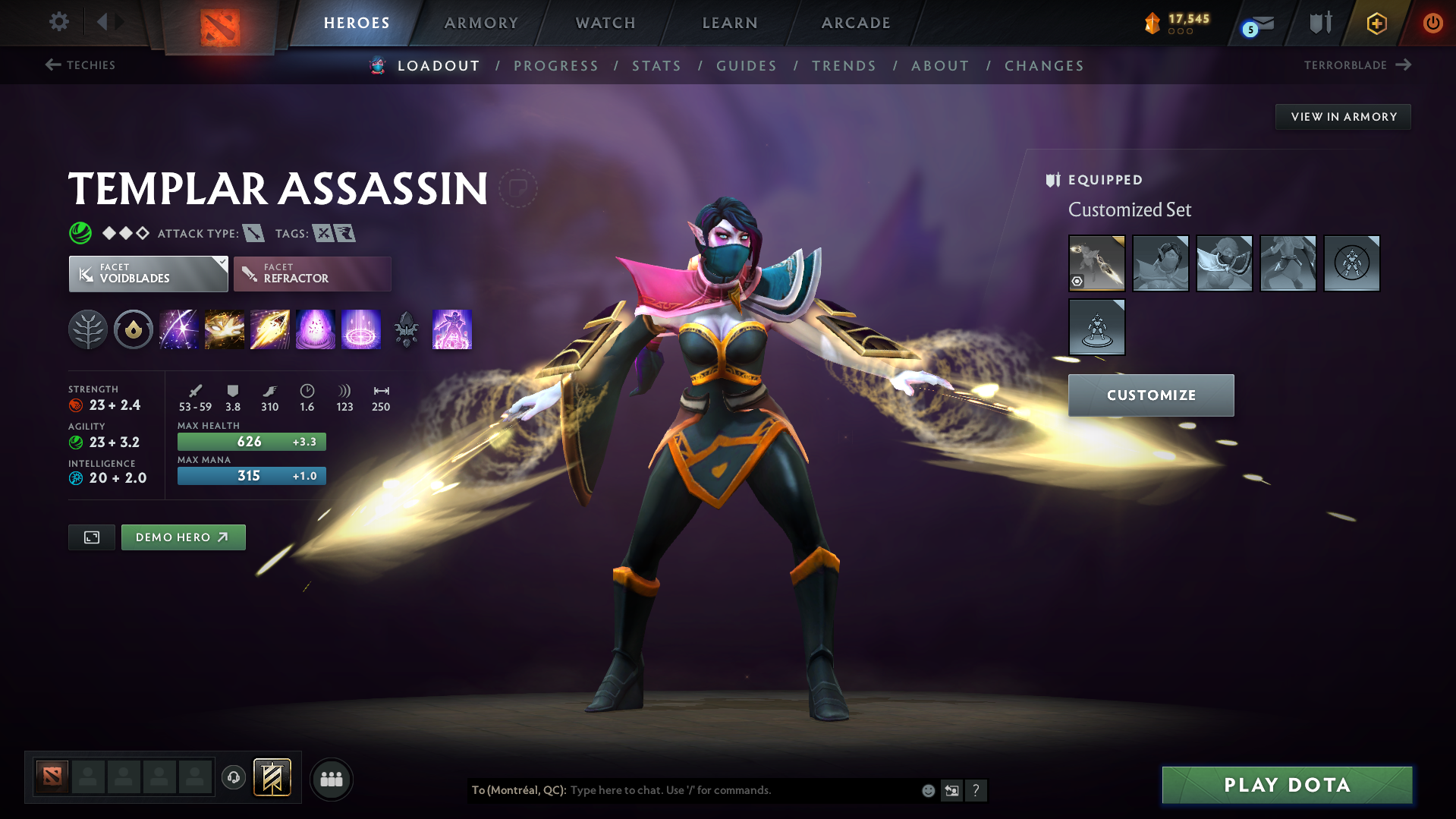This screenshot has height=819, width=1456.
Task: View the Meld ability icon
Action: (x=225, y=329)
